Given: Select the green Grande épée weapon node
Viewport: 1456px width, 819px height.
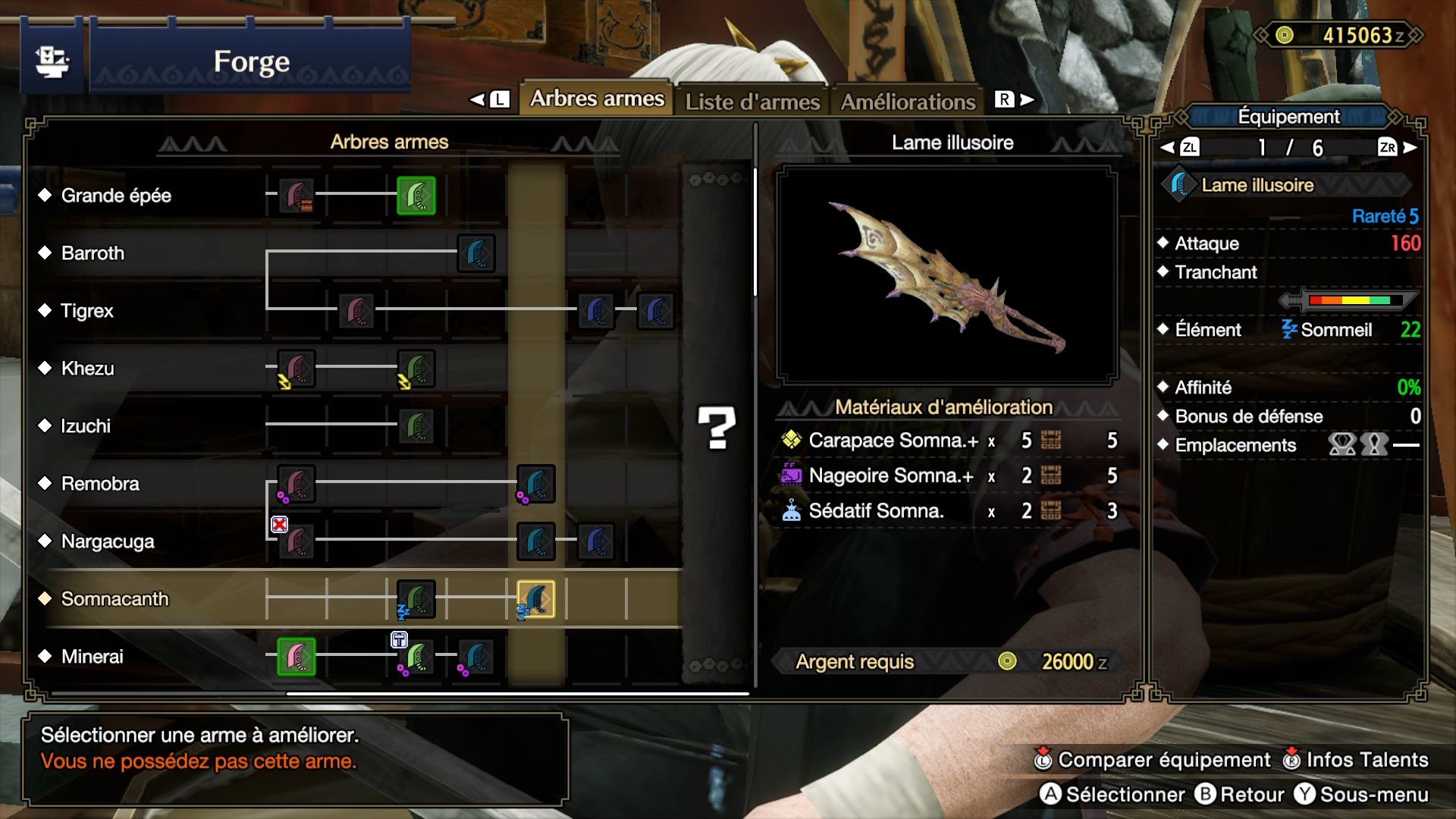Looking at the screenshot, I should [416, 195].
